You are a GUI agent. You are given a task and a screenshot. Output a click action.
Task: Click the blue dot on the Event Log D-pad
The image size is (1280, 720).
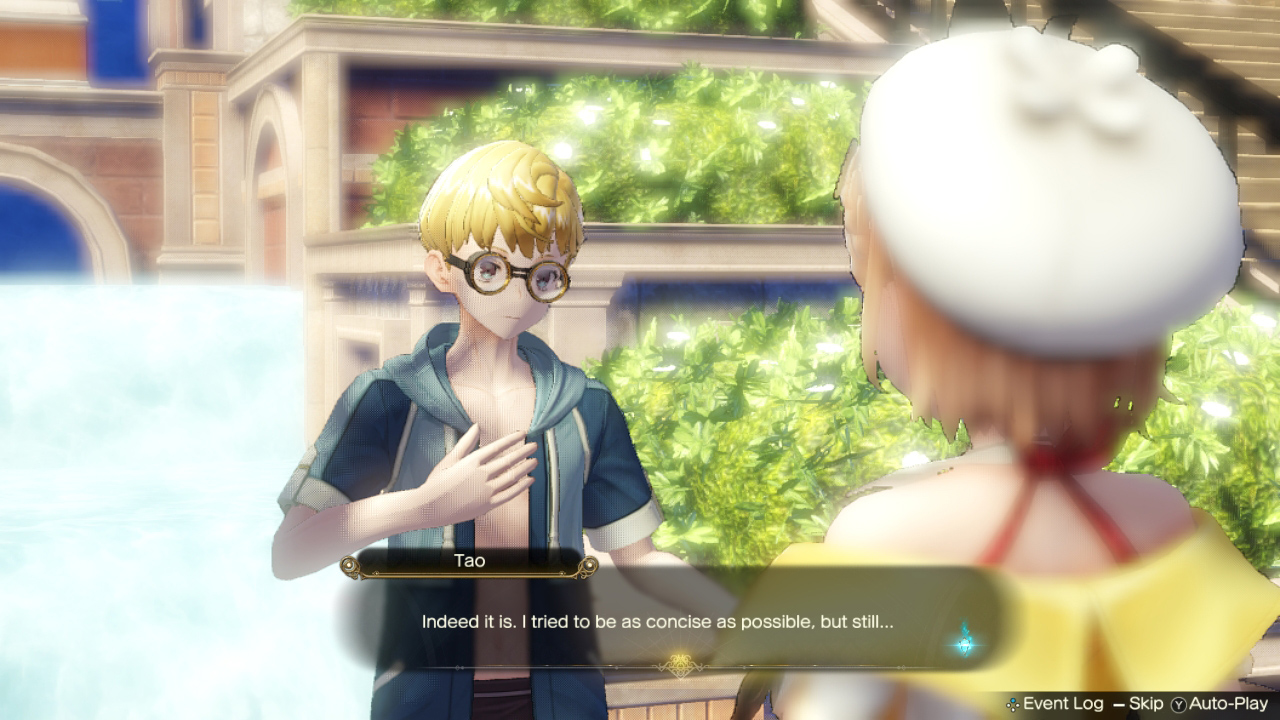coord(1013,698)
